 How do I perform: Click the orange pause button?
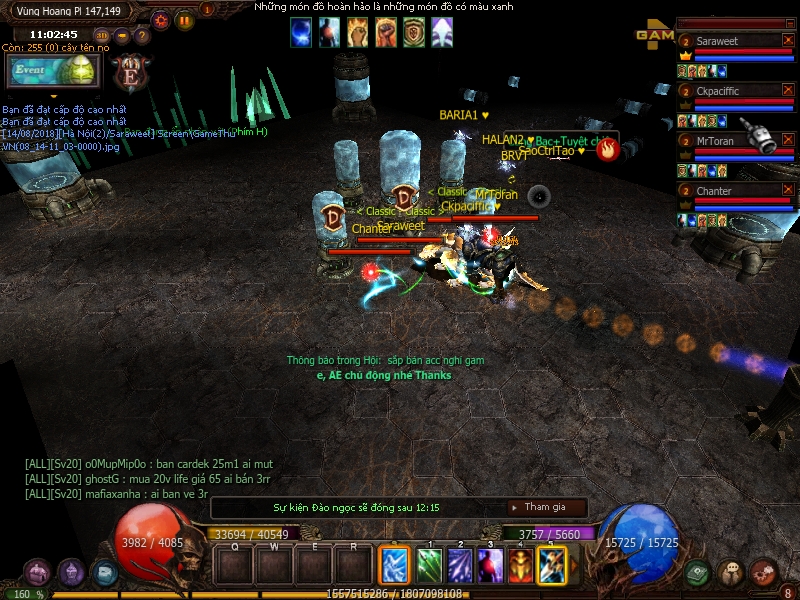(185, 20)
